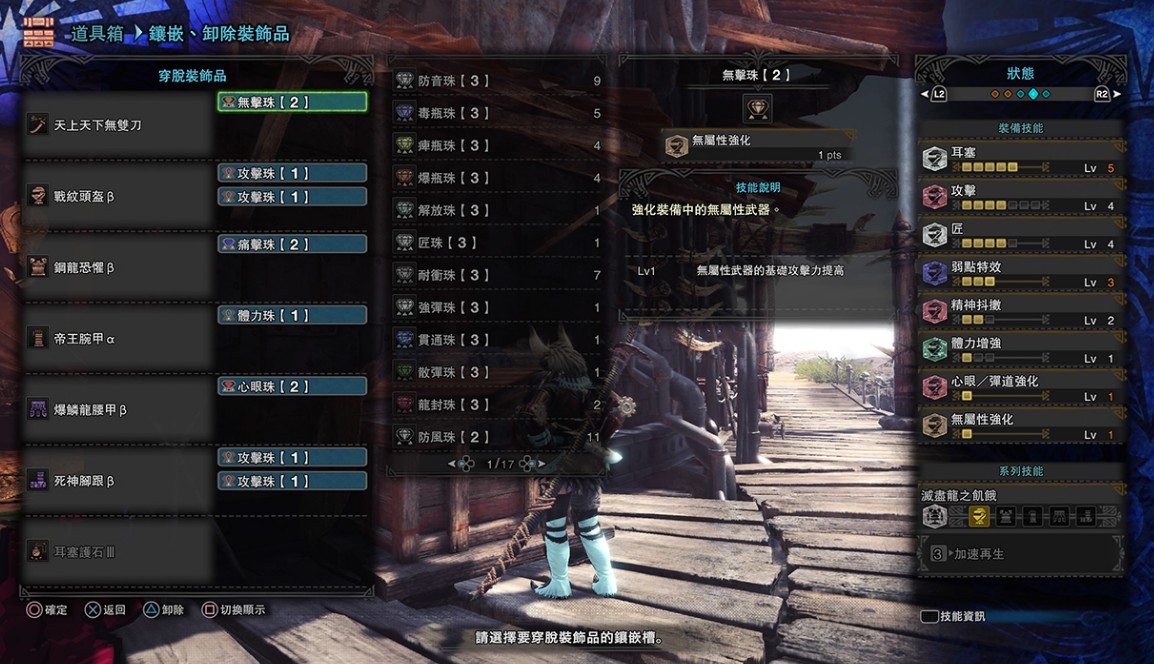Pick 防音珠【3】 from the decoration list
Screen dimensions: 1154x664
[x=500, y=81]
